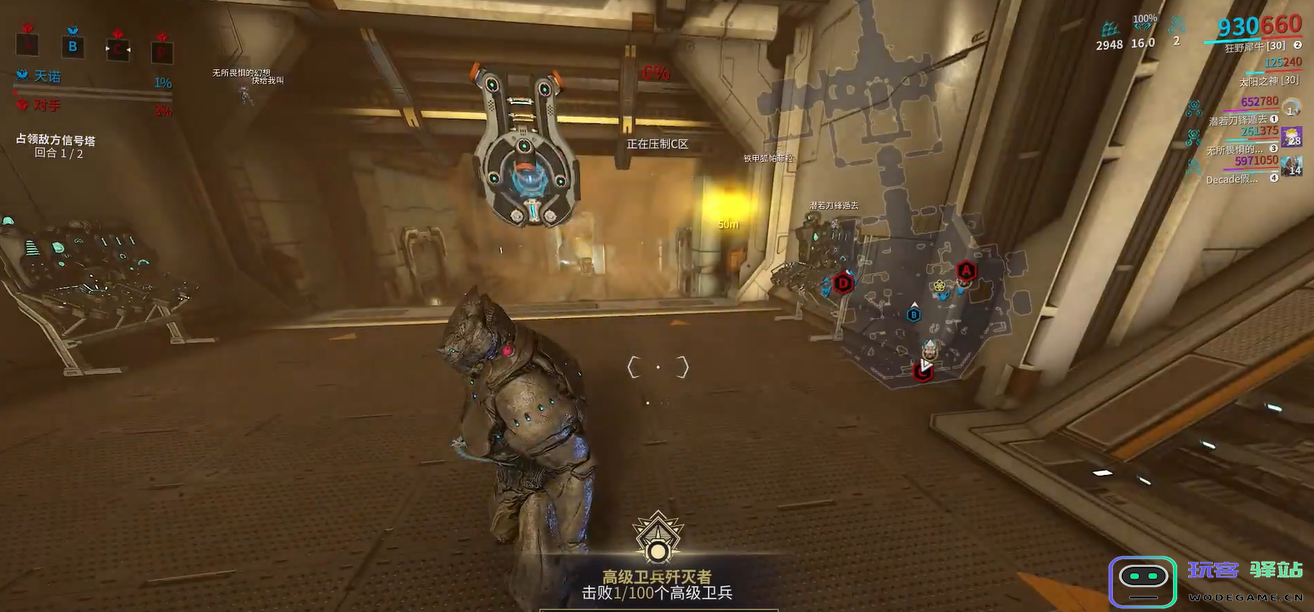1314x612 pixels.
Task: Click the red D marker on the map
Action: click(844, 283)
